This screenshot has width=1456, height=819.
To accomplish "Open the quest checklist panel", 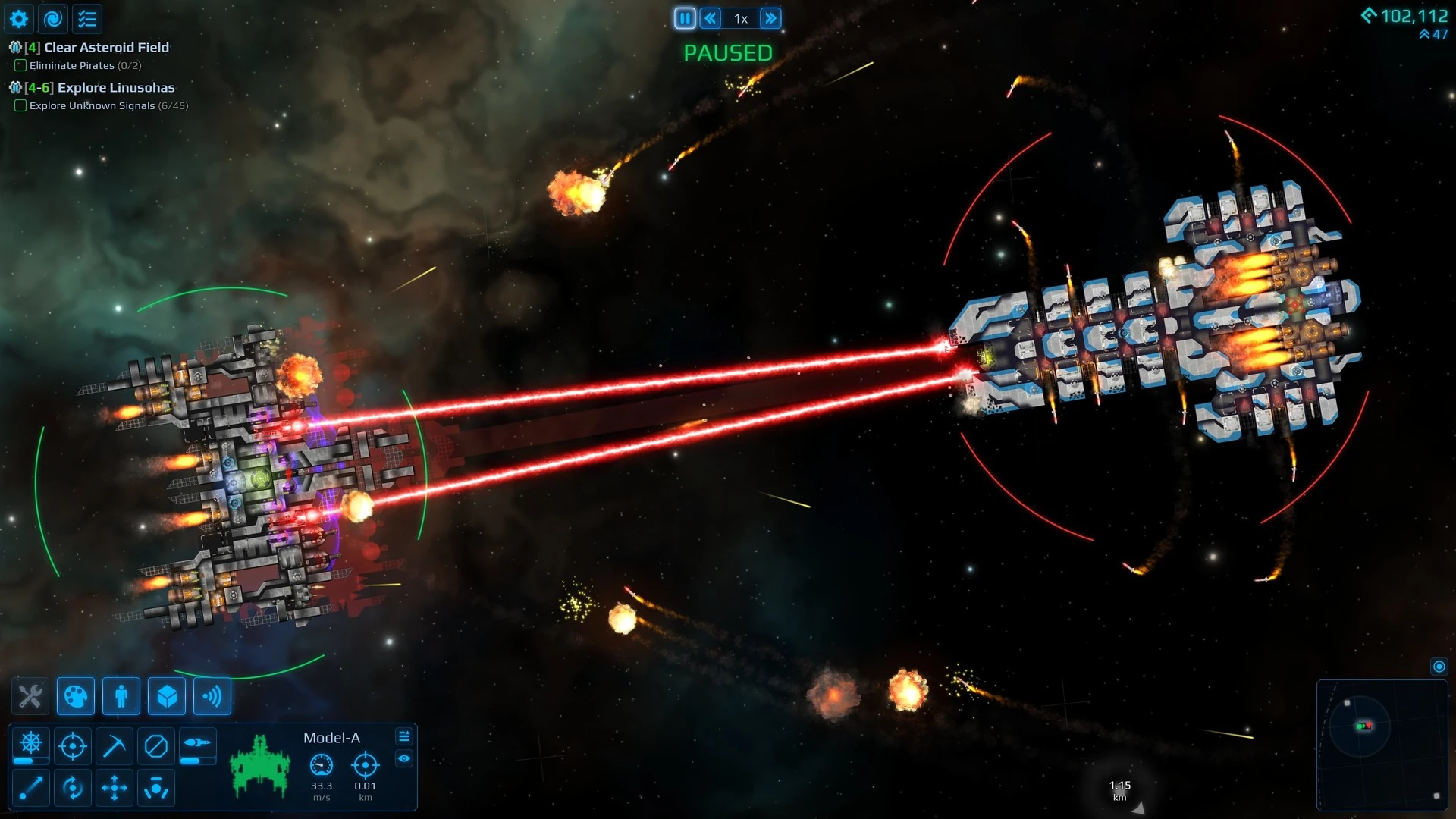I will pos(87,19).
